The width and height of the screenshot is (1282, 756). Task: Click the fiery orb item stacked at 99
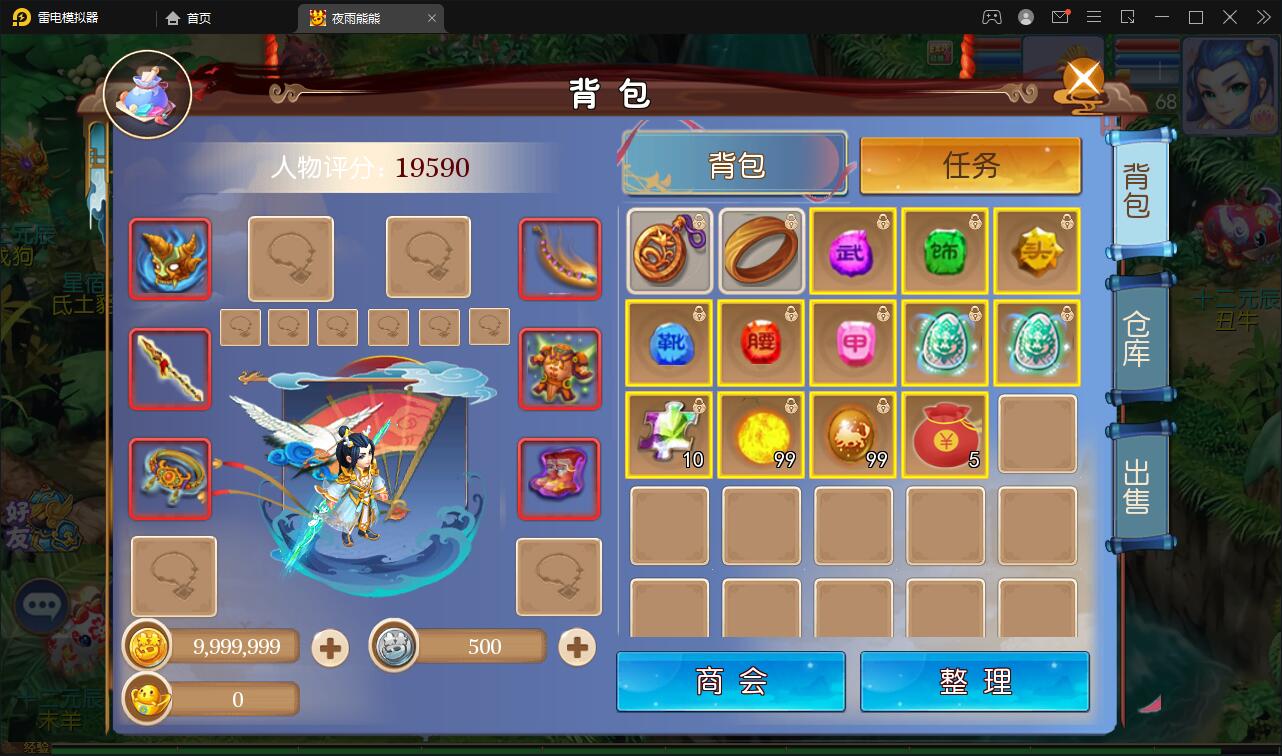click(761, 434)
